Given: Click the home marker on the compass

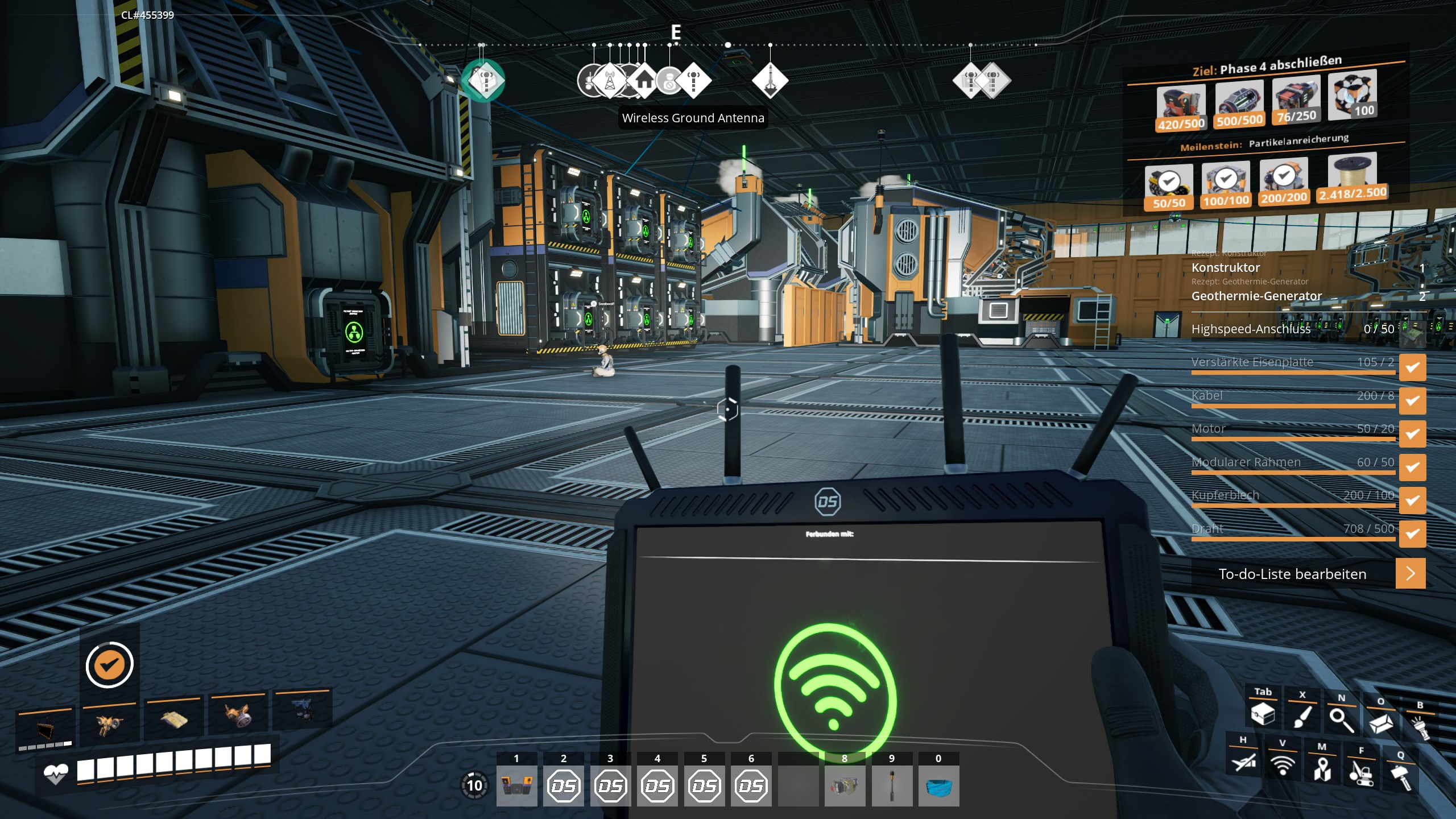Looking at the screenshot, I should [643, 81].
